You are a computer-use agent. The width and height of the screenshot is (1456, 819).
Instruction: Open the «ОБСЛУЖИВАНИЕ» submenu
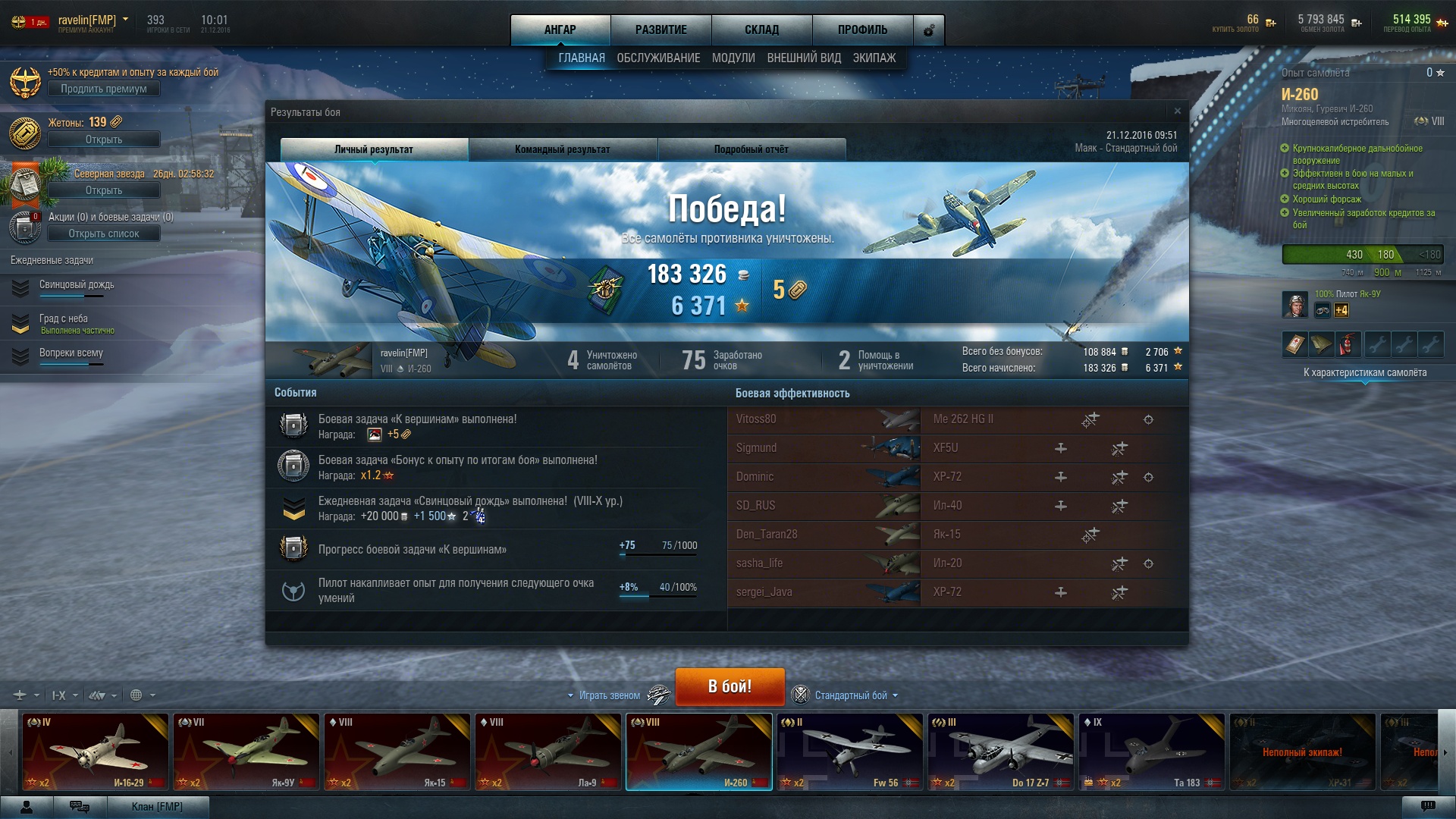[658, 58]
